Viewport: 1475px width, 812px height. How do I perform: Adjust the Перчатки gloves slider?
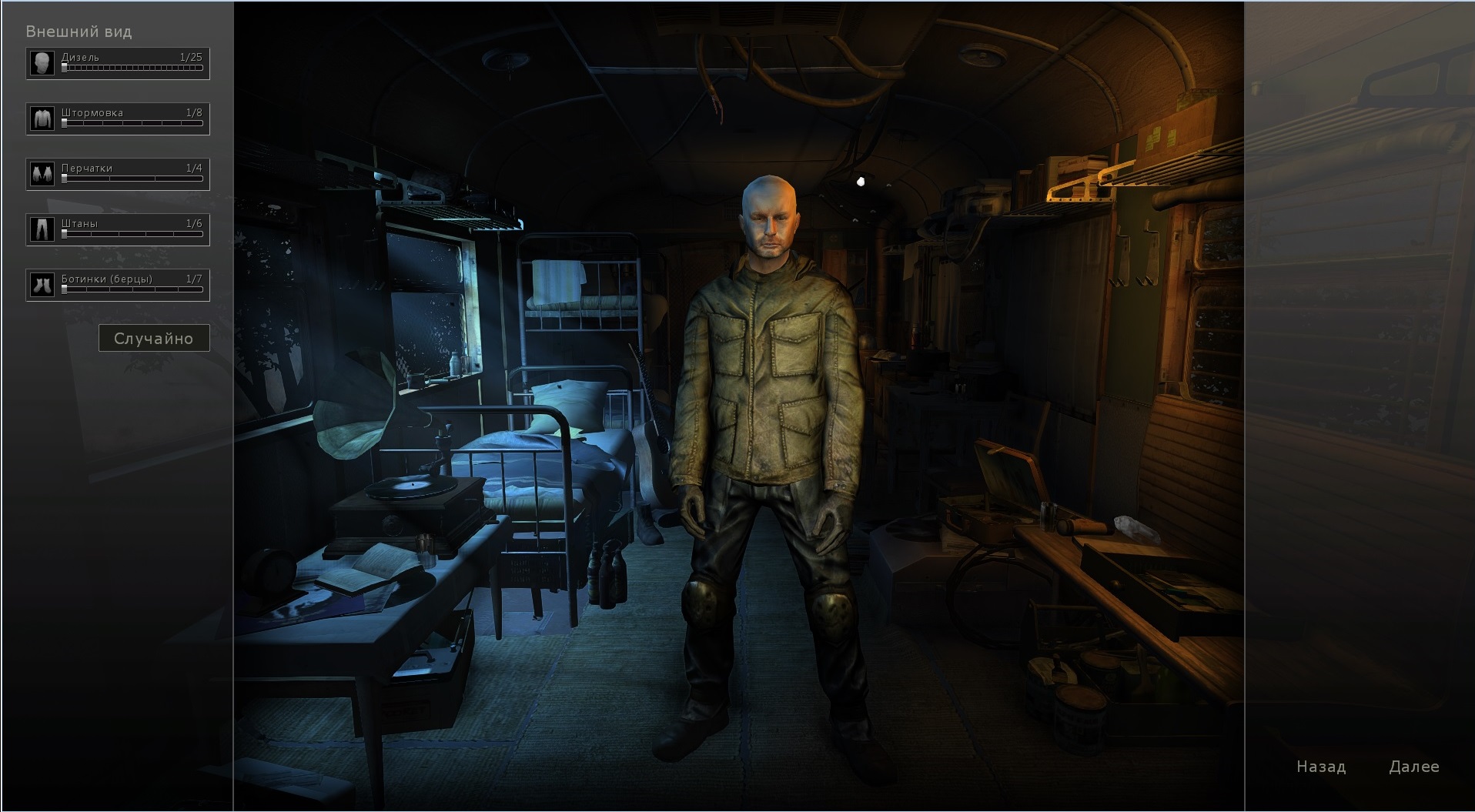132,179
